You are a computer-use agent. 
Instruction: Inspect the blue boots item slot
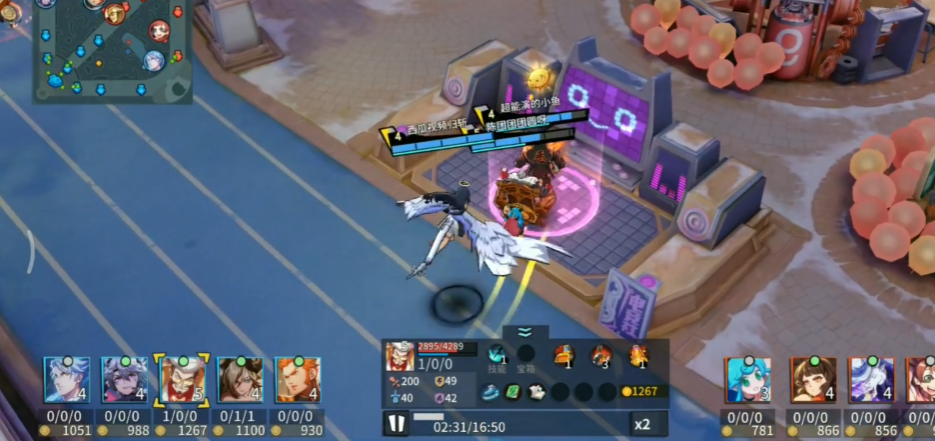490,392
